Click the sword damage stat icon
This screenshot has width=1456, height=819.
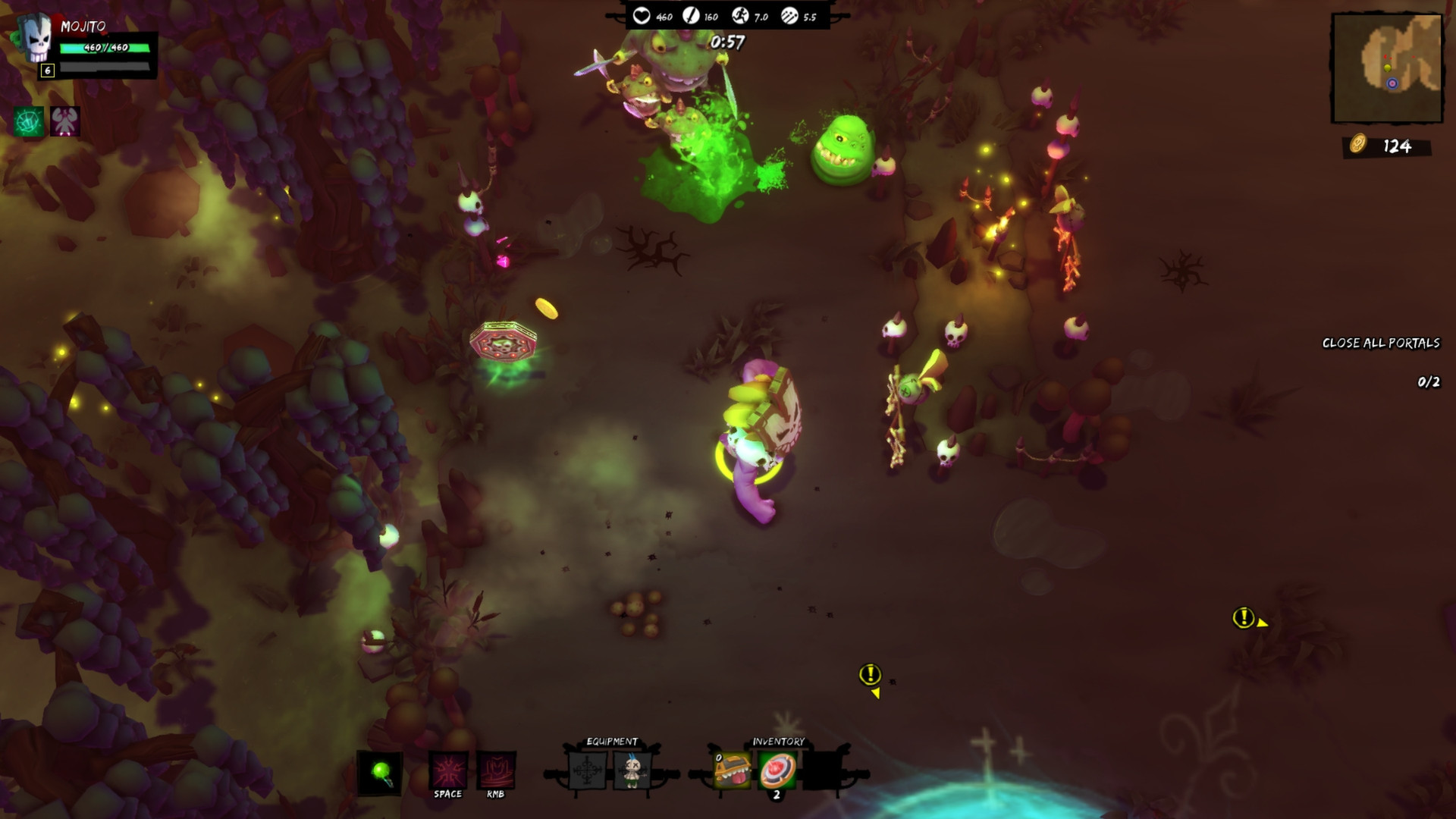pyautogui.click(x=692, y=14)
